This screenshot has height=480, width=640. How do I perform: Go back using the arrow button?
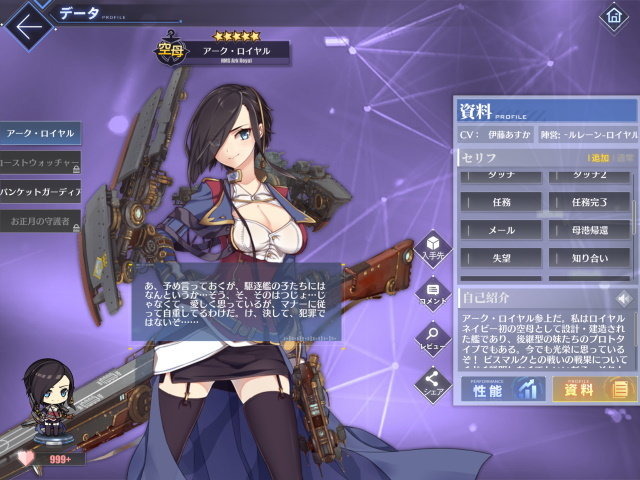pyautogui.click(x=27, y=21)
